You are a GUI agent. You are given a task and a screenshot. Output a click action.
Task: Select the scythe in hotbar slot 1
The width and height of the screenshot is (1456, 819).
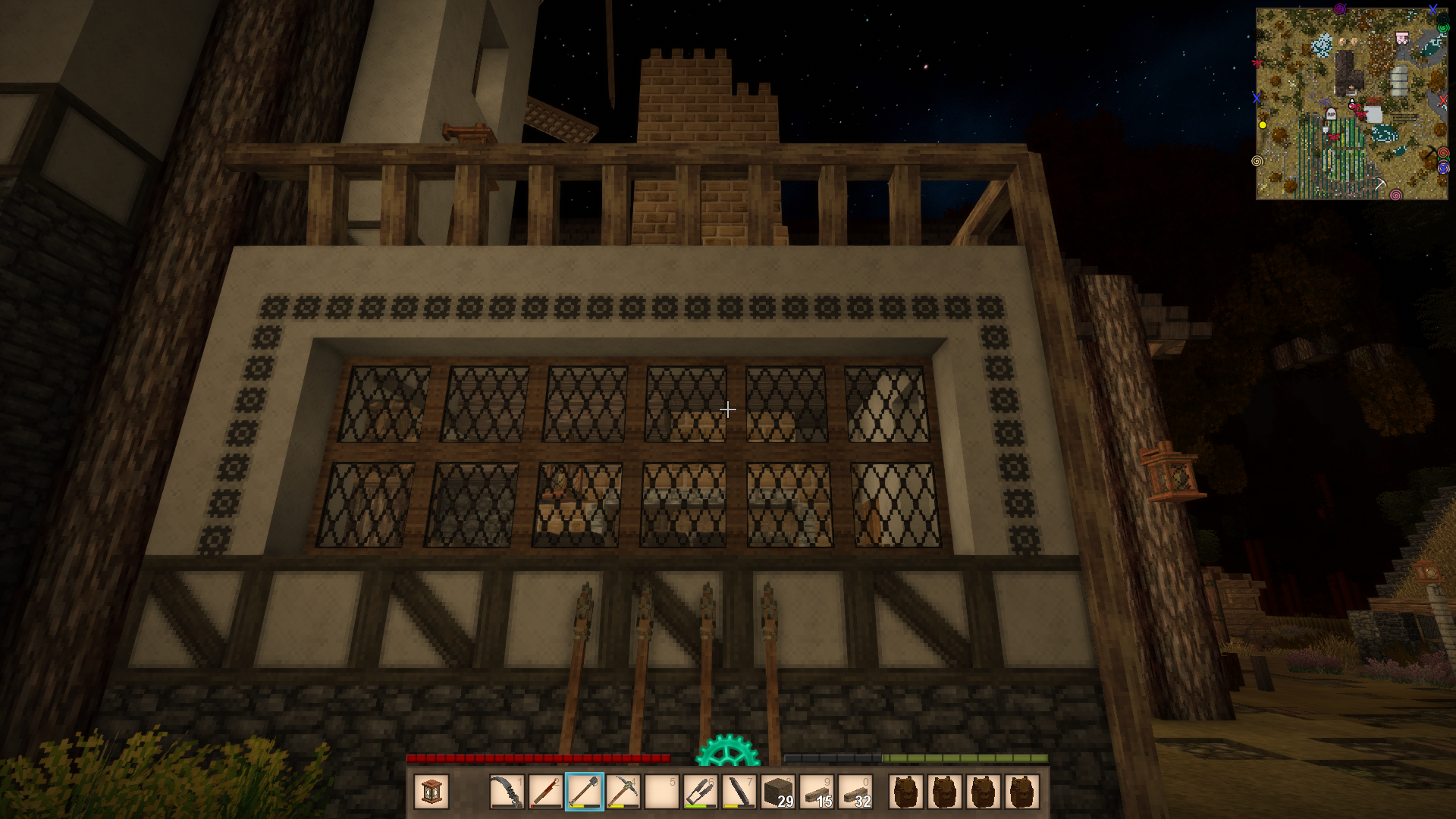tap(507, 792)
